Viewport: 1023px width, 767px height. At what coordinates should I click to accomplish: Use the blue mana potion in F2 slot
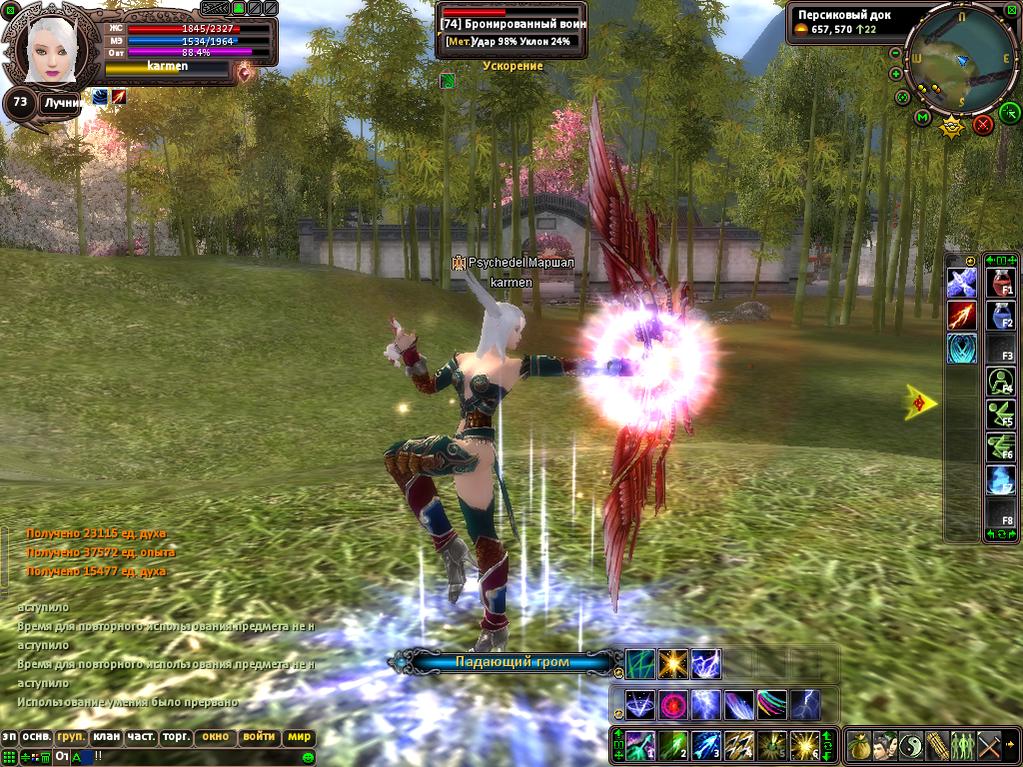click(x=1001, y=316)
